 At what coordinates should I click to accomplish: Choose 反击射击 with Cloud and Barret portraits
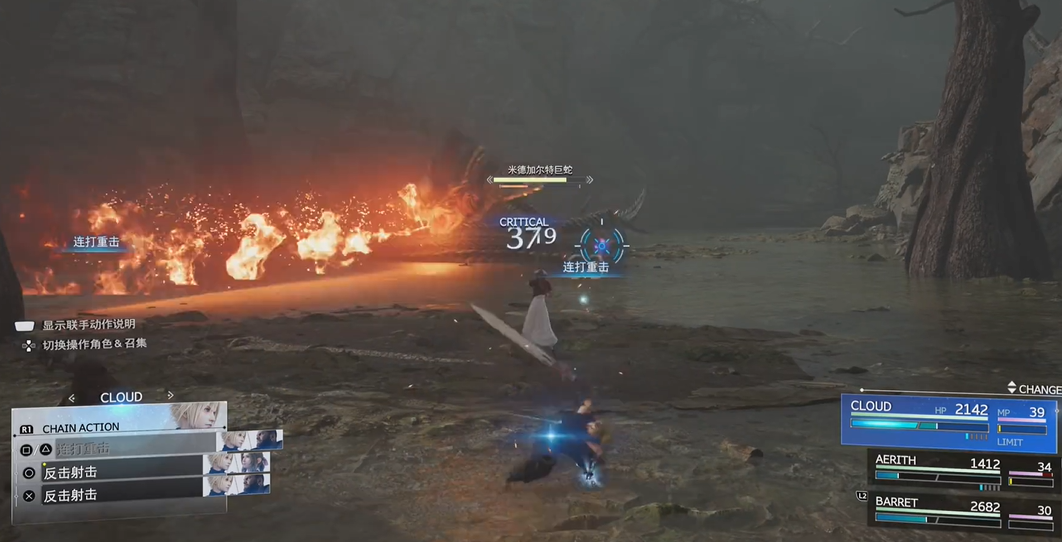click(x=120, y=495)
